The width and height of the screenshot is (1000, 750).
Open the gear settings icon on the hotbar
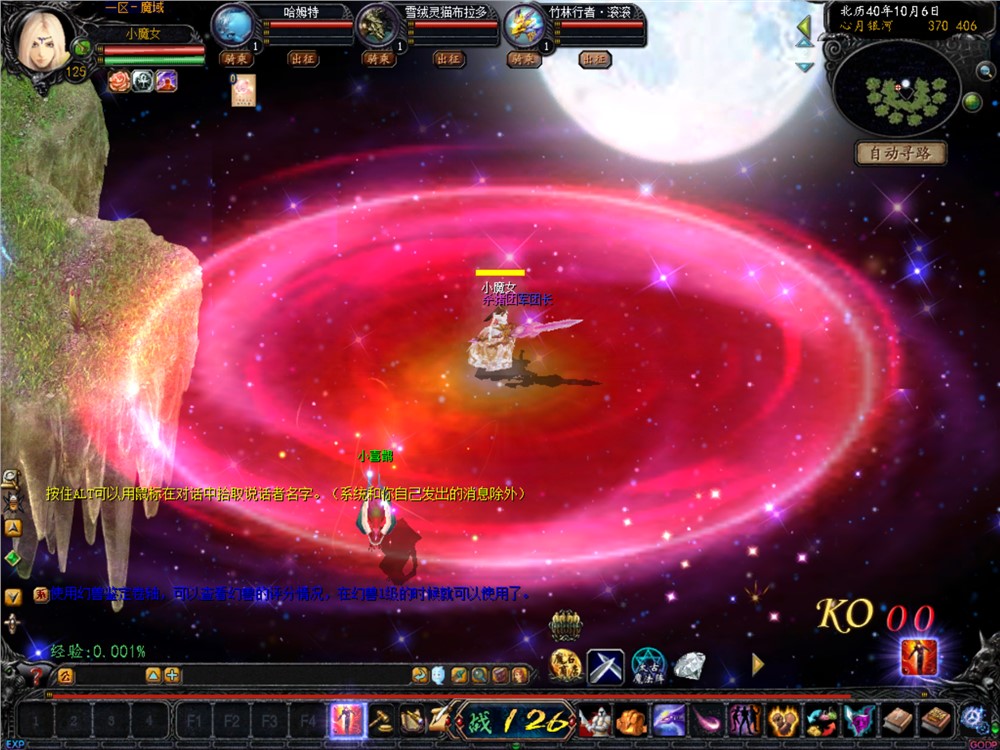point(972,718)
